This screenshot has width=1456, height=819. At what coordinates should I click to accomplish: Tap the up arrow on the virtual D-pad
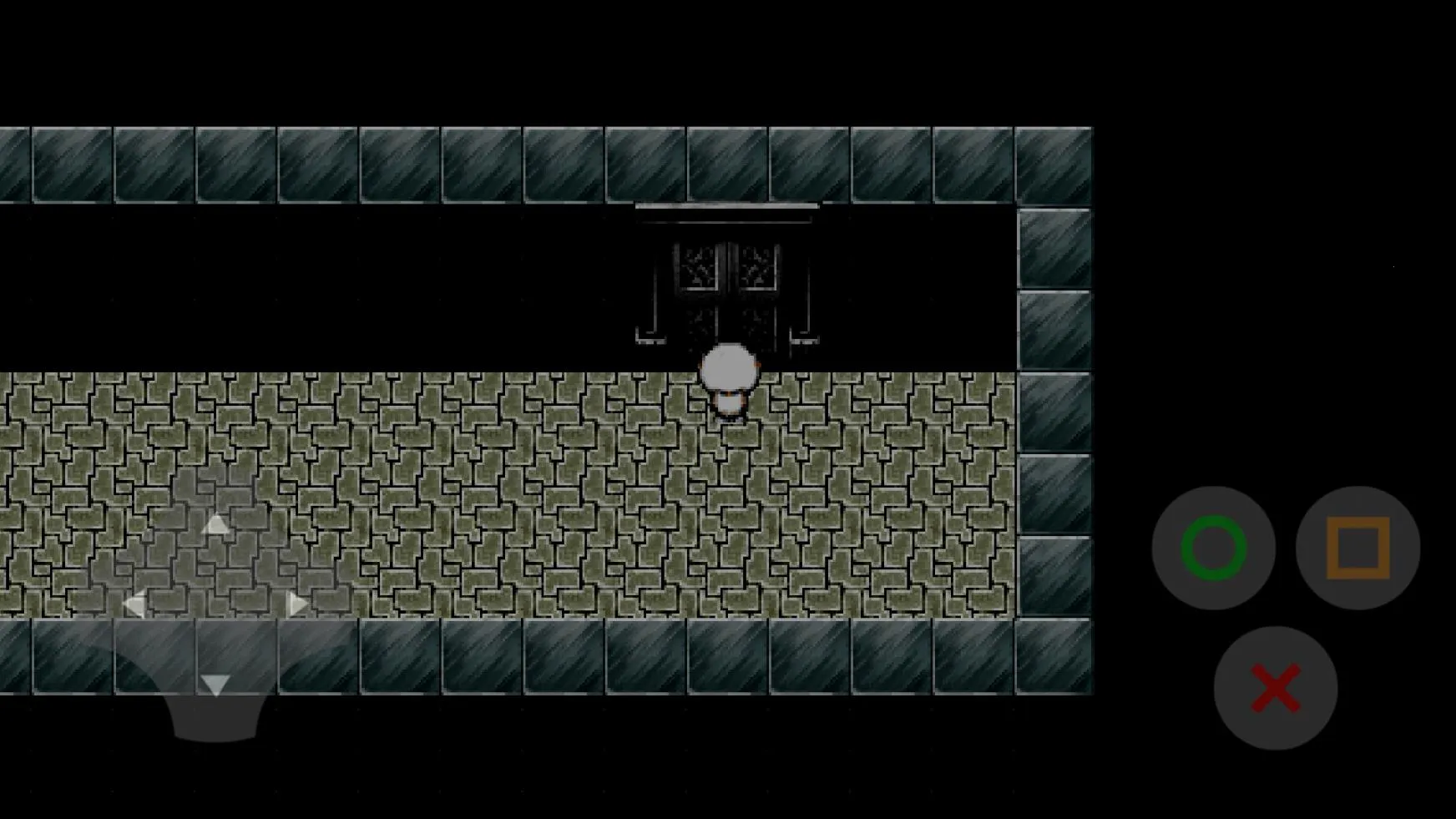(215, 524)
